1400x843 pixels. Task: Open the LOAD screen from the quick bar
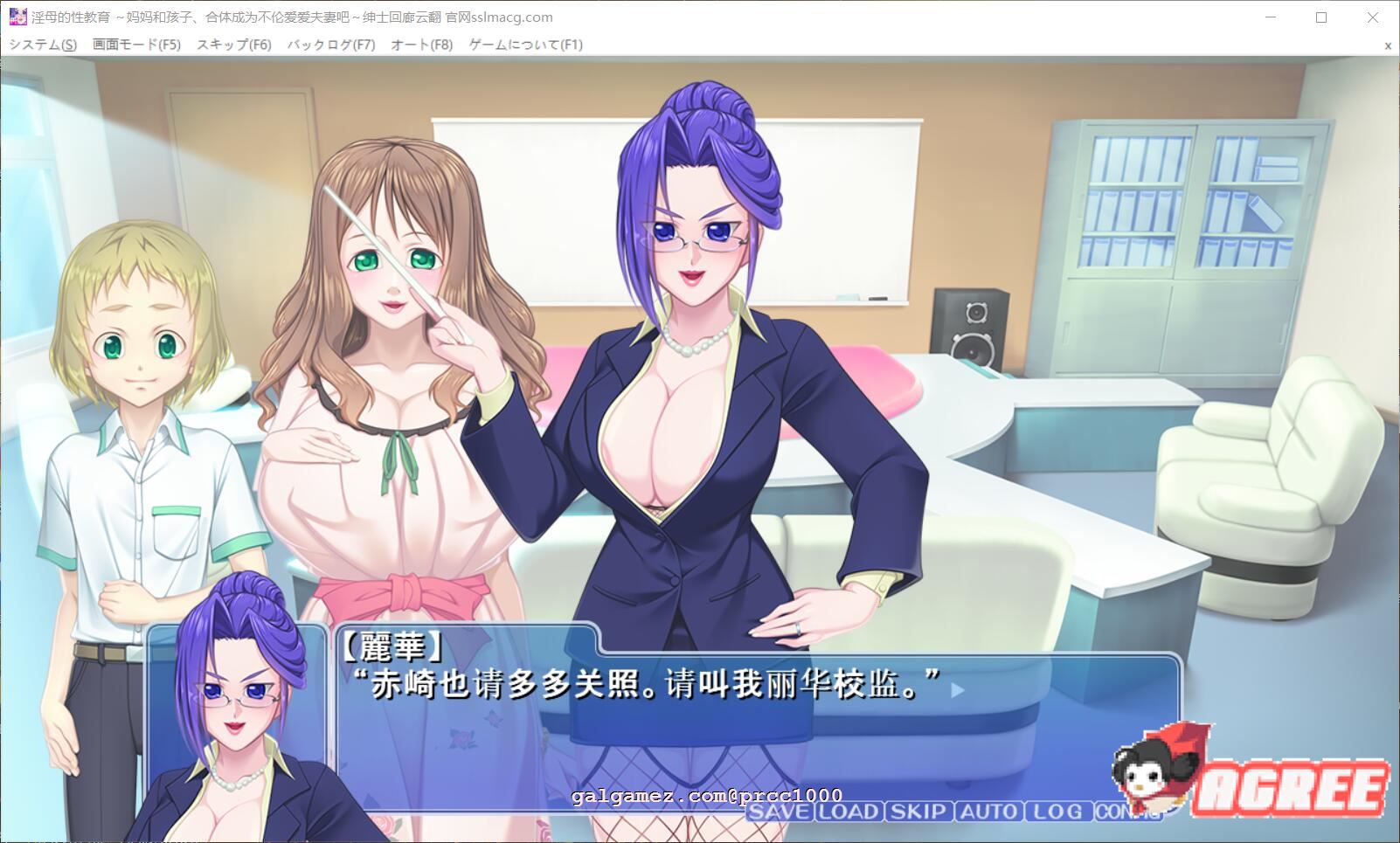847,812
